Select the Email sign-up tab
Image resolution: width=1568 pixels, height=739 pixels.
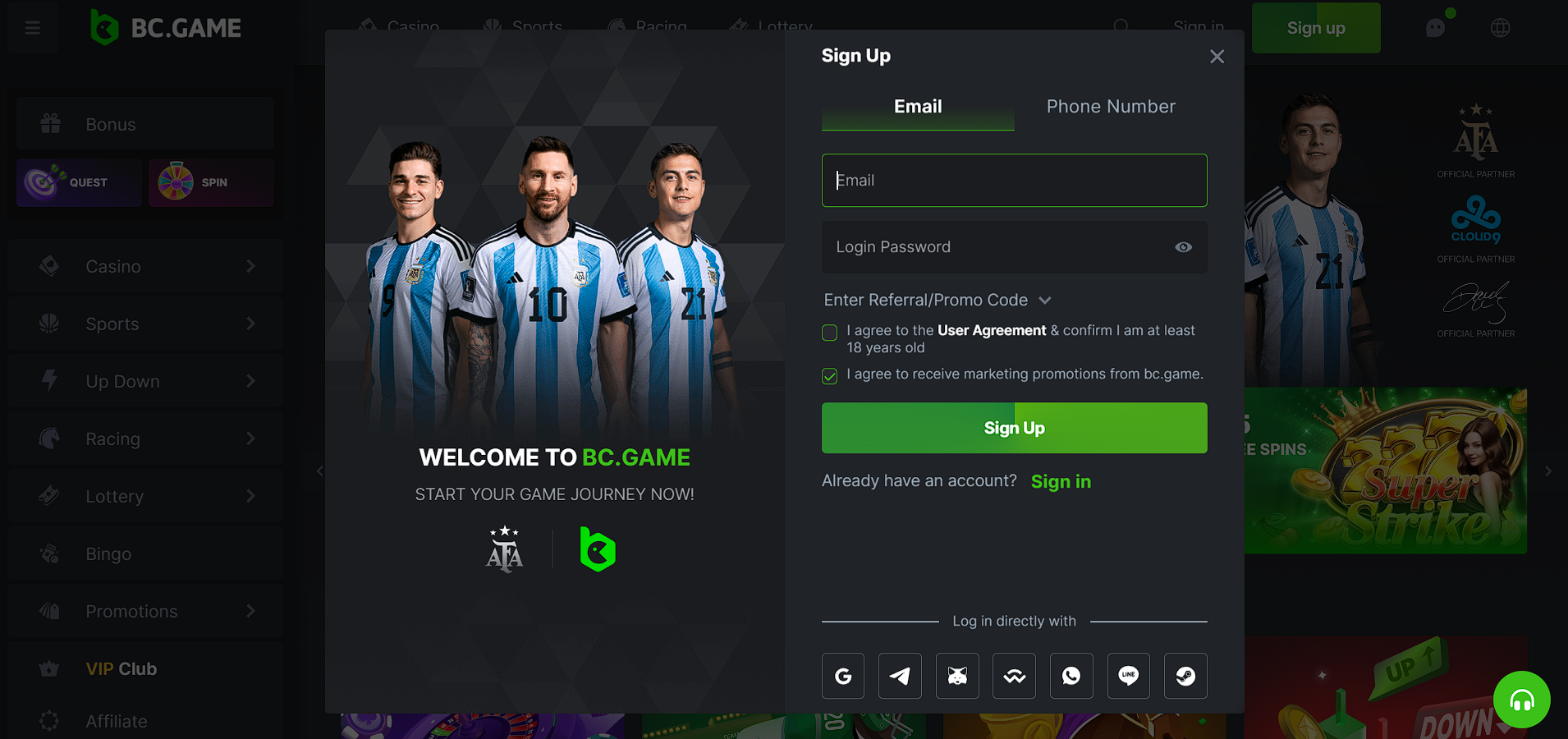tap(918, 107)
